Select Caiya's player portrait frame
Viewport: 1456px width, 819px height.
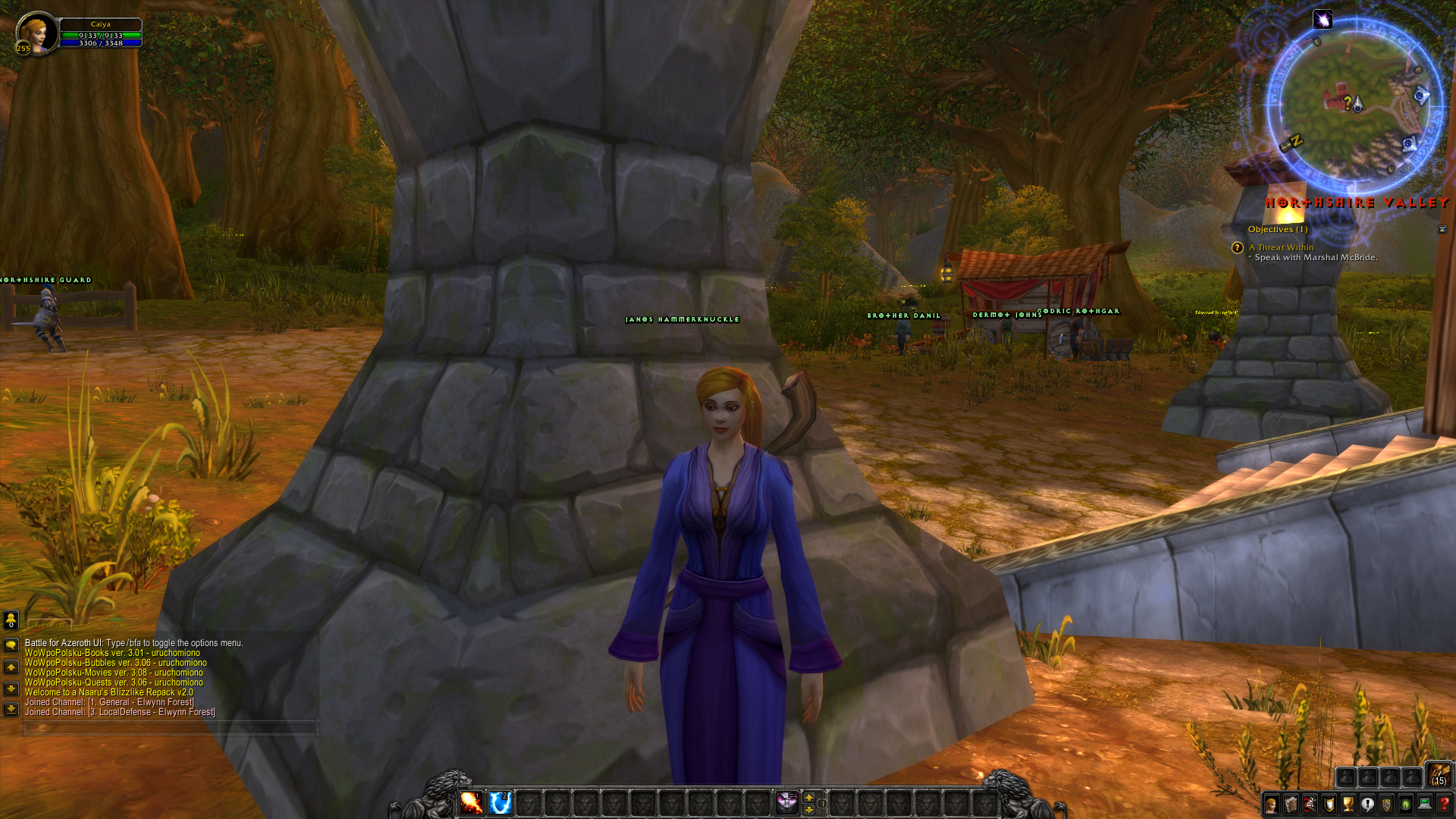pyautogui.click(x=37, y=33)
